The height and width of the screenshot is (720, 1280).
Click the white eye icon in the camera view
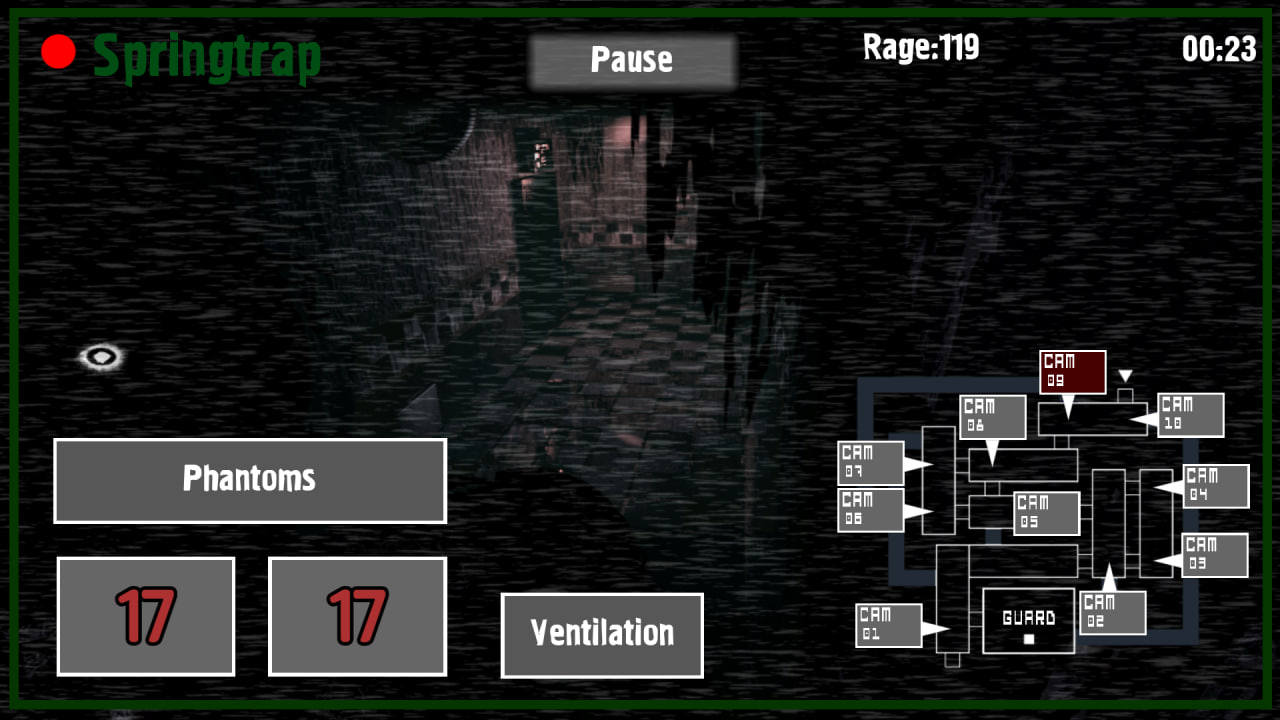tap(99, 356)
